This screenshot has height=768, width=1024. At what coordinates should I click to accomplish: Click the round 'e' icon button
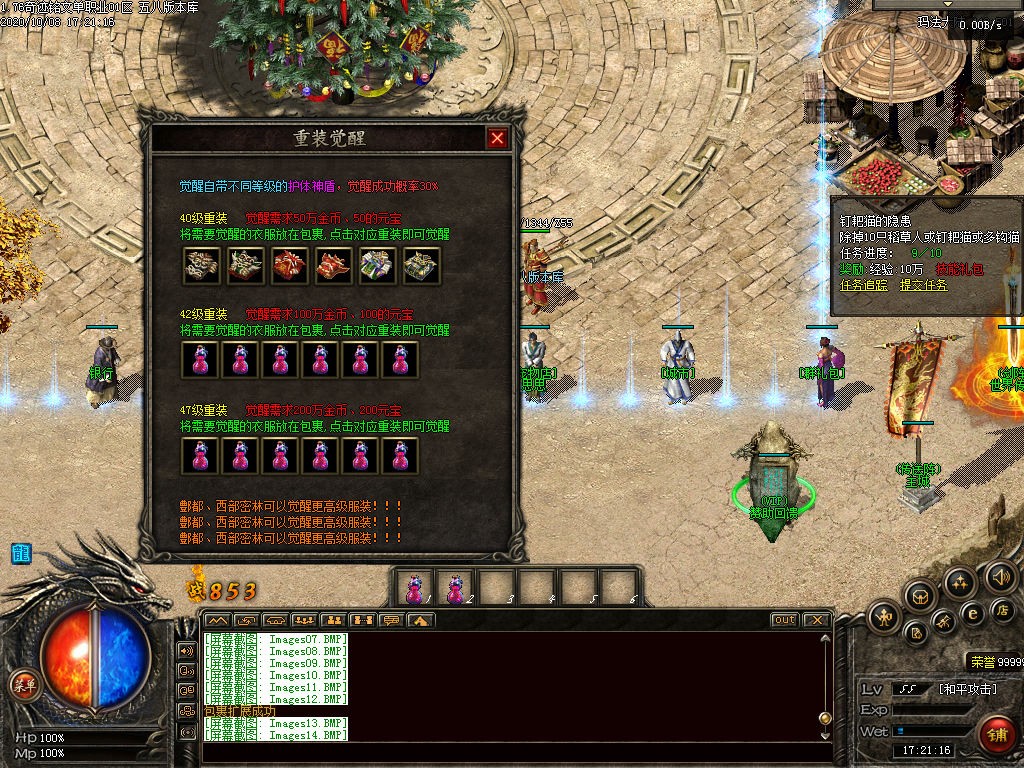(971, 613)
